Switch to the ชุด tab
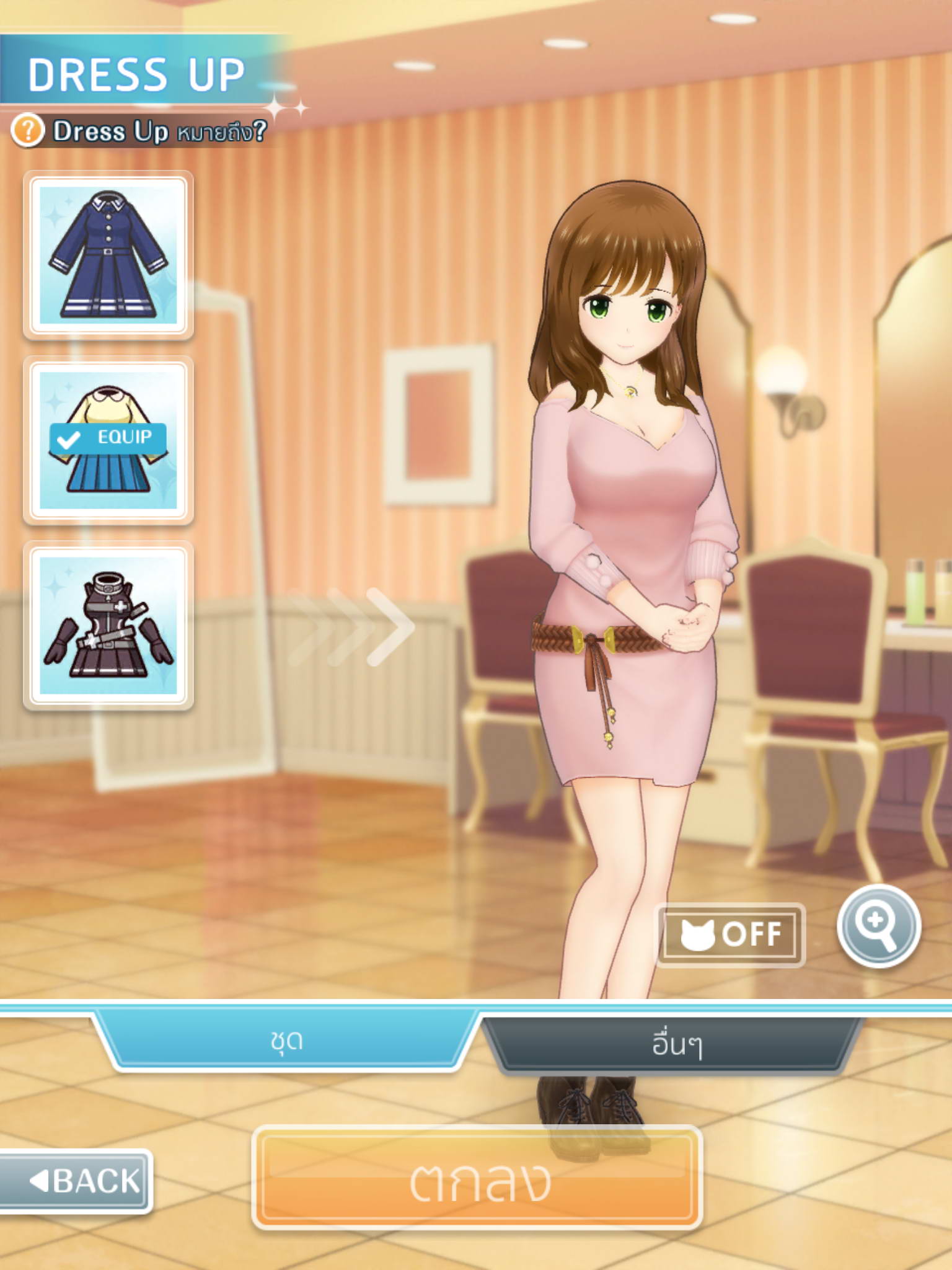The width and height of the screenshot is (952, 1270). [x=286, y=1041]
